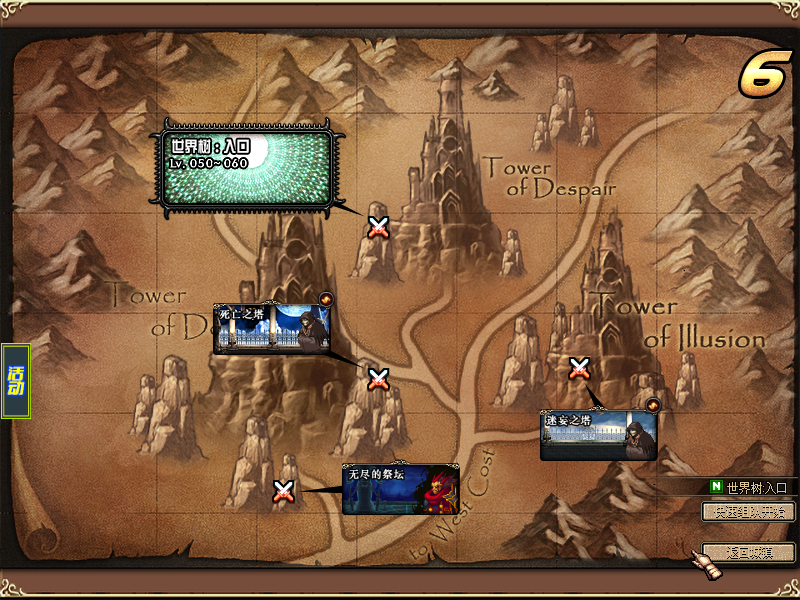Click crossed-swords marker at Tower of Illusion
Screen dimensions: 800x600
[x=579, y=368]
